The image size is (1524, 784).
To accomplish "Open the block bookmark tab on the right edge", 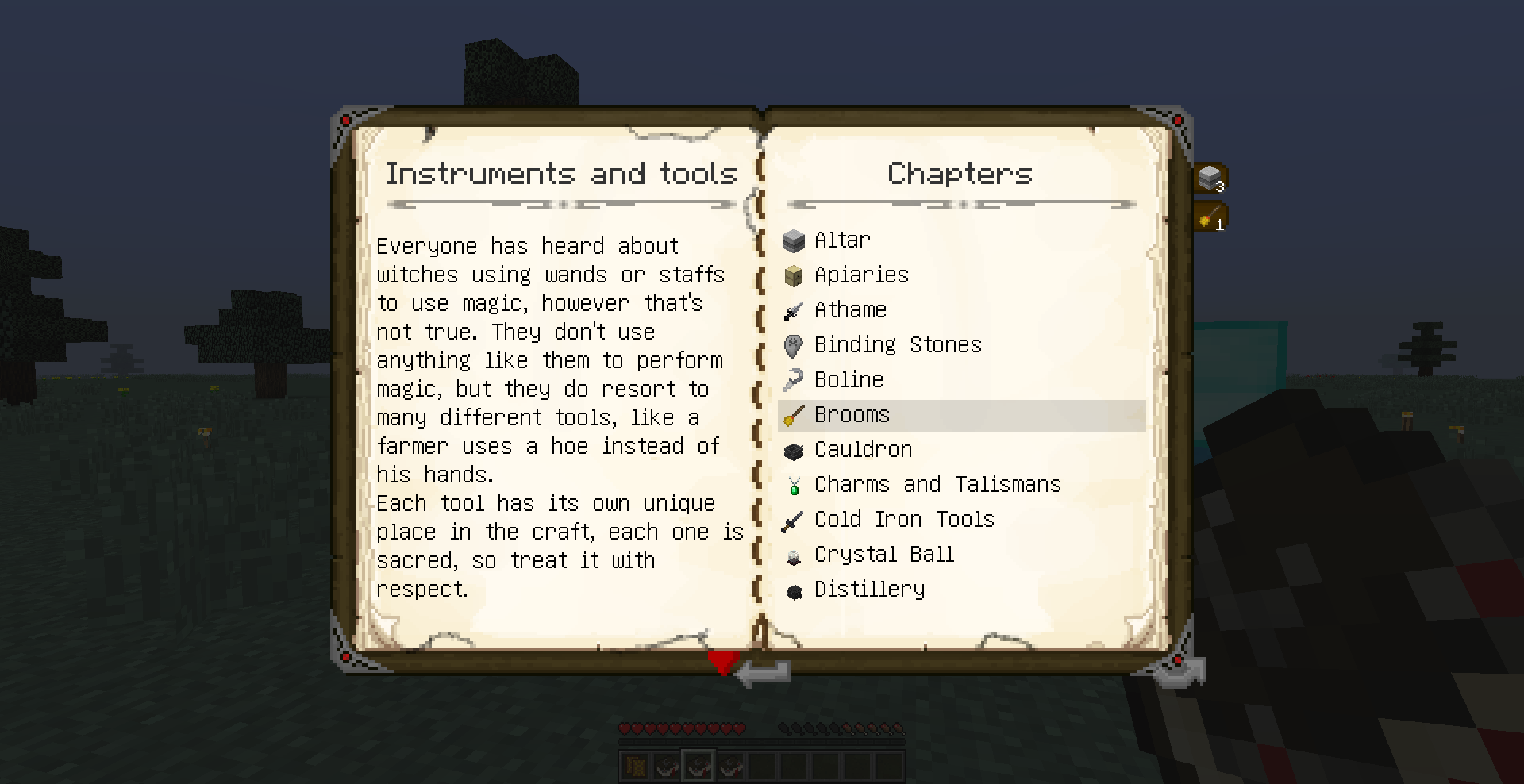I will (1210, 176).
